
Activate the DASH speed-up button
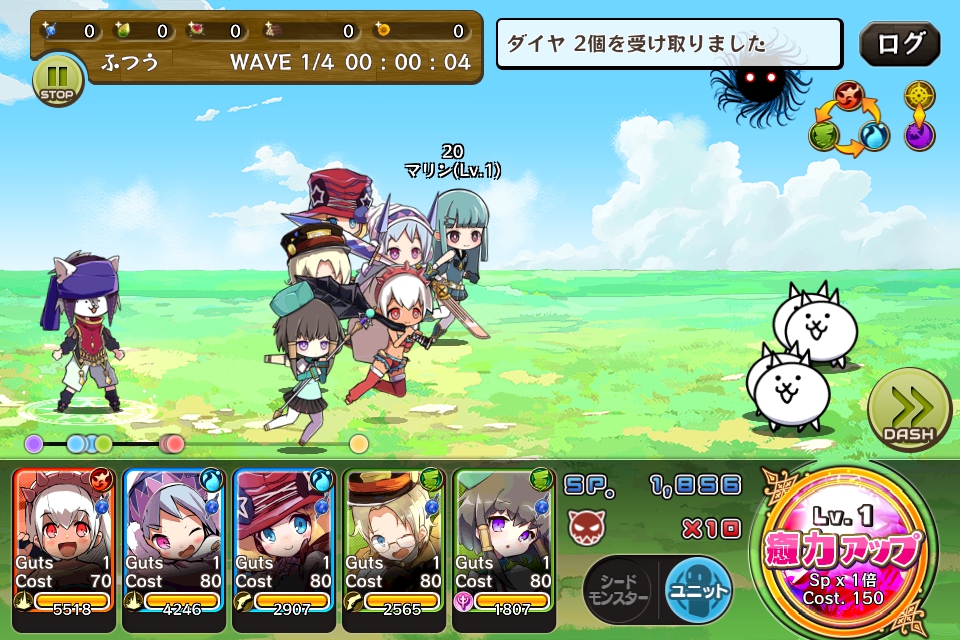(908, 412)
